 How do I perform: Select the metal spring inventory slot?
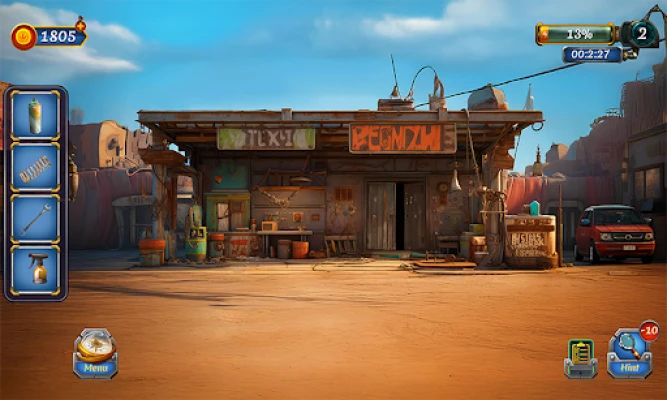tap(36, 167)
